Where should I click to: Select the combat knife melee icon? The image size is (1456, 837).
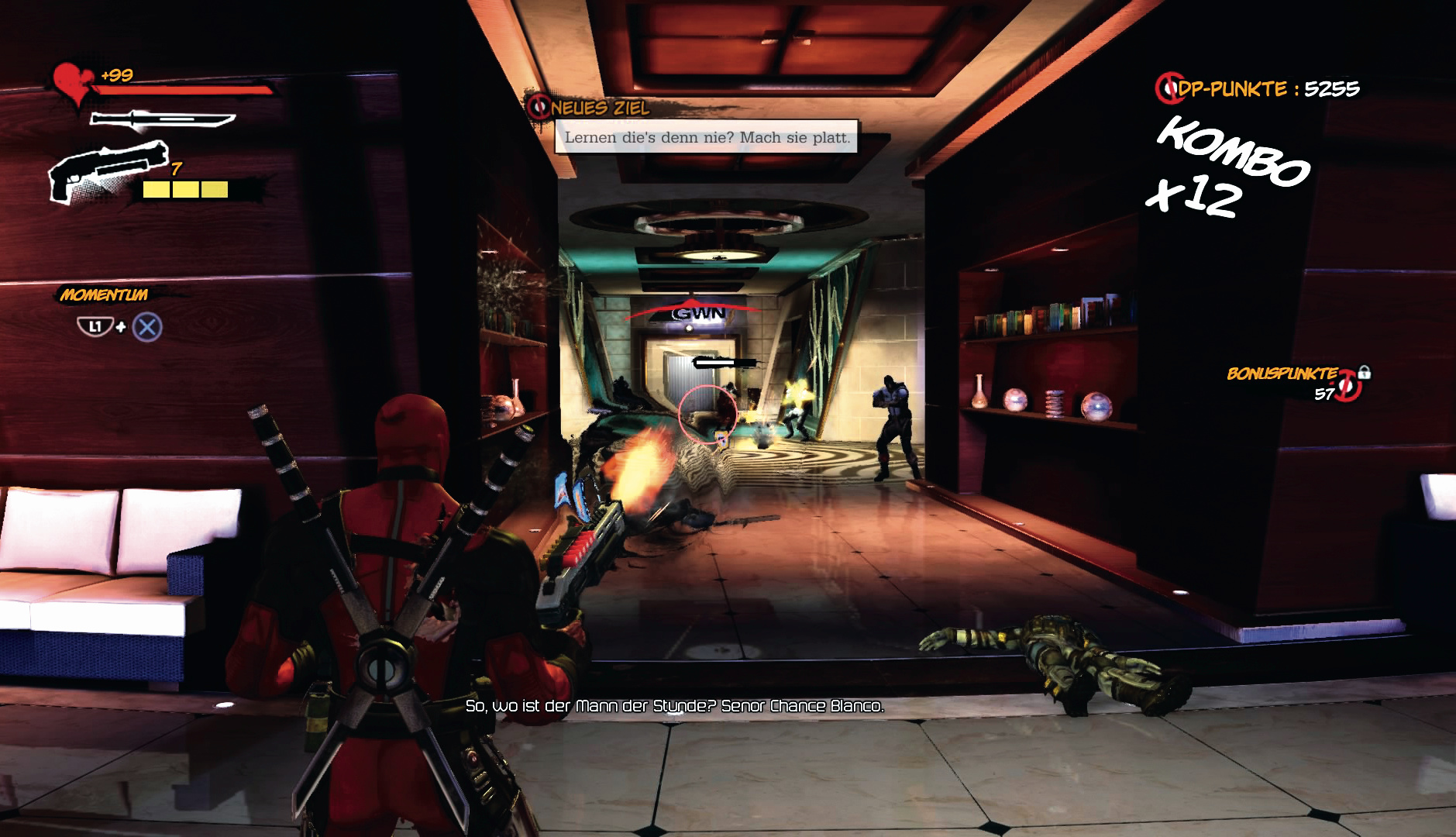coord(162,120)
